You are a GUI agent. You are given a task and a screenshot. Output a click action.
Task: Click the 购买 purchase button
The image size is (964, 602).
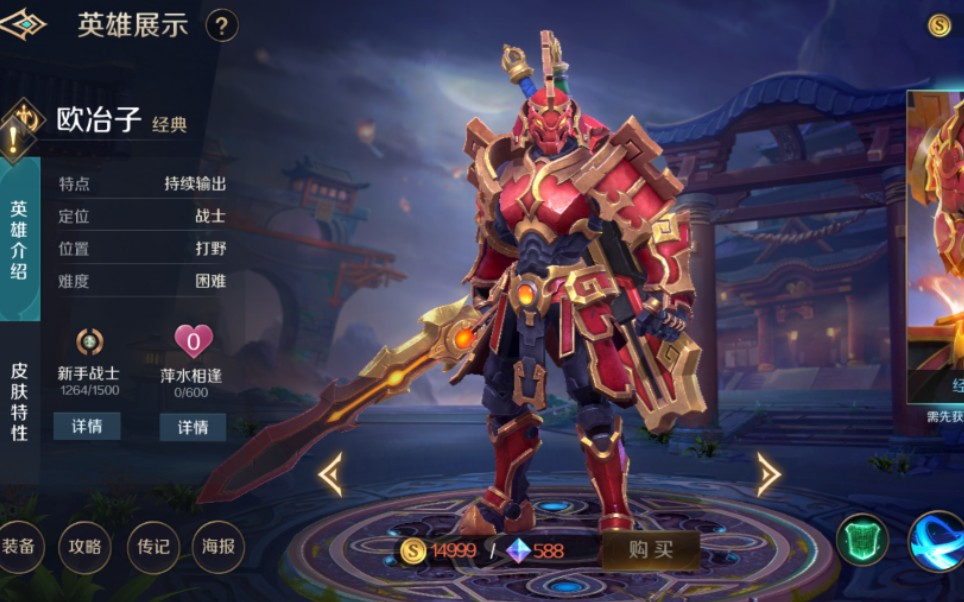pyautogui.click(x=650, y=549)
